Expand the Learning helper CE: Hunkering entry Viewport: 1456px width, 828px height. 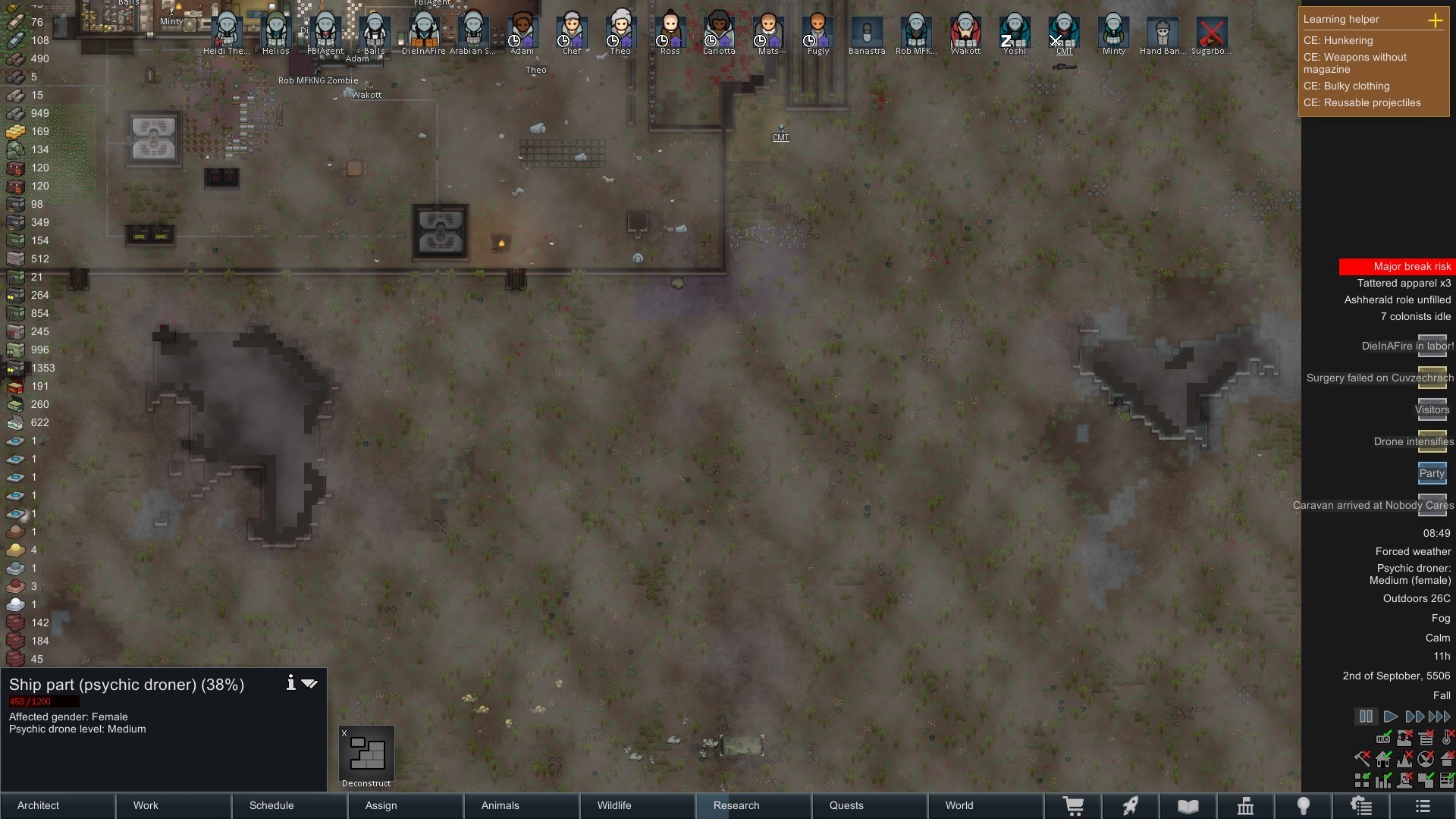point(1338,41)
